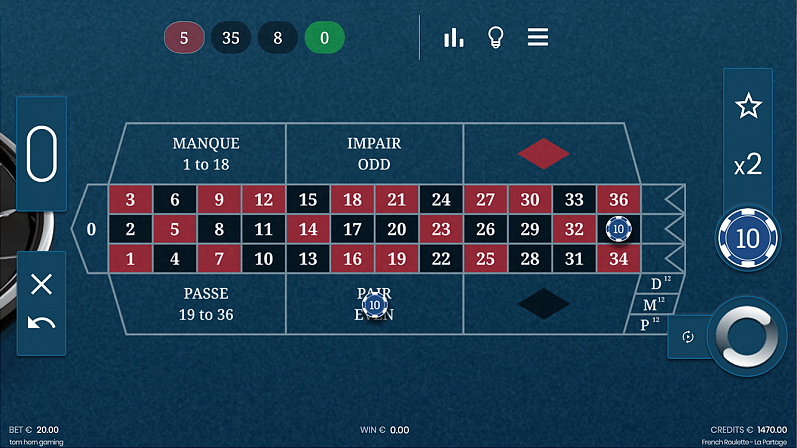This screenshot has height=448, width=797.
Task: Open the hamburger menu
Action: point(538,38)
